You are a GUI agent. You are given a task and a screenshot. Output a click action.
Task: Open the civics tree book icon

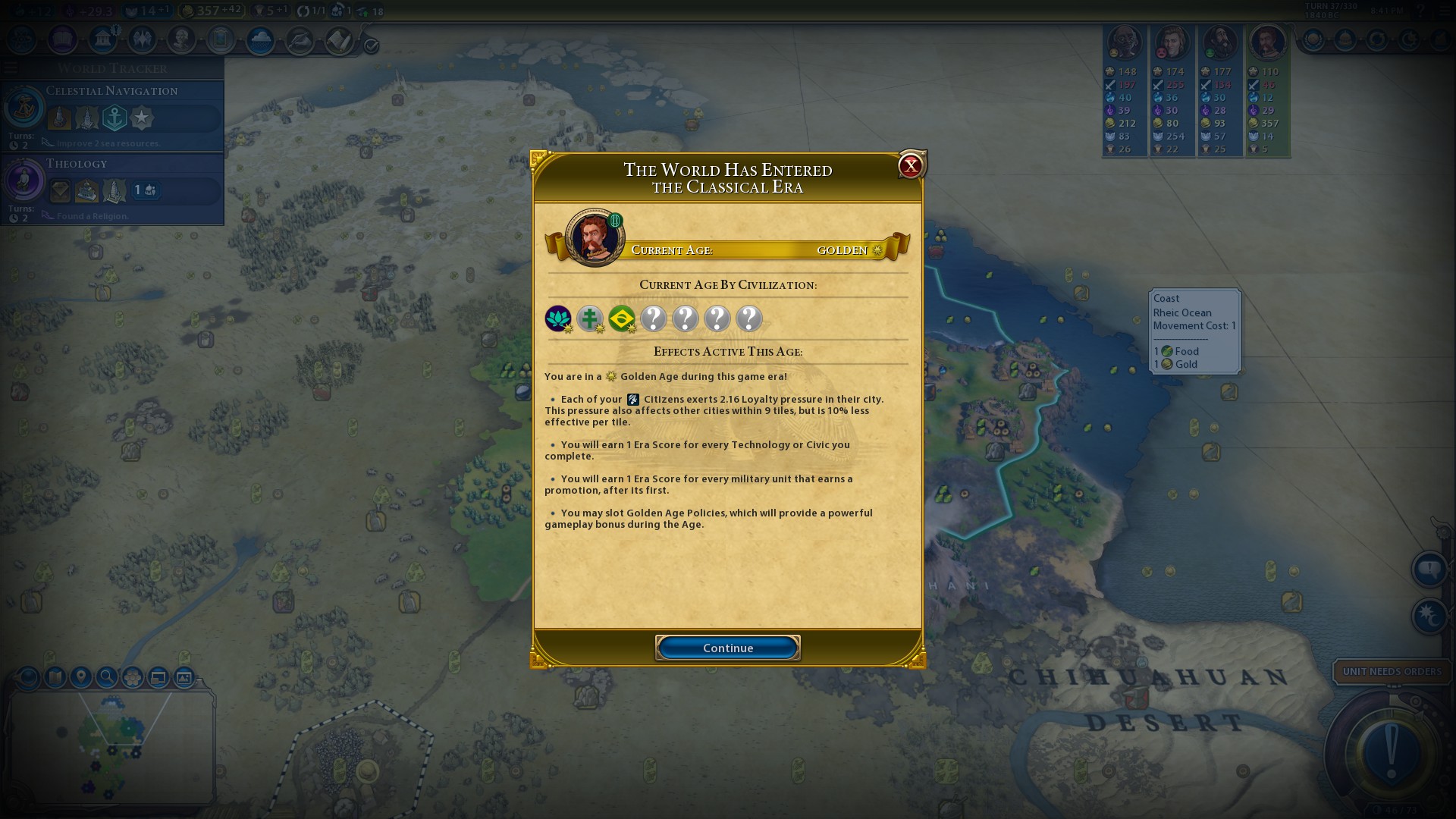pos(62,39)
